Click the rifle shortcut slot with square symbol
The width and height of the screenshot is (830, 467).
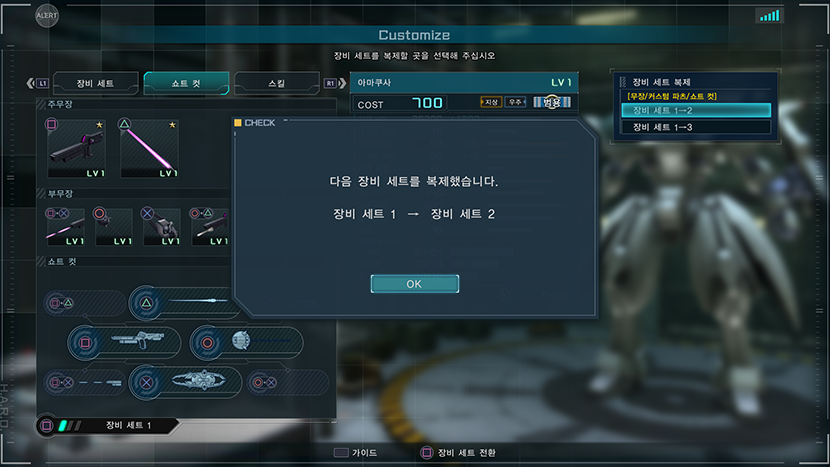coord(125,342)
